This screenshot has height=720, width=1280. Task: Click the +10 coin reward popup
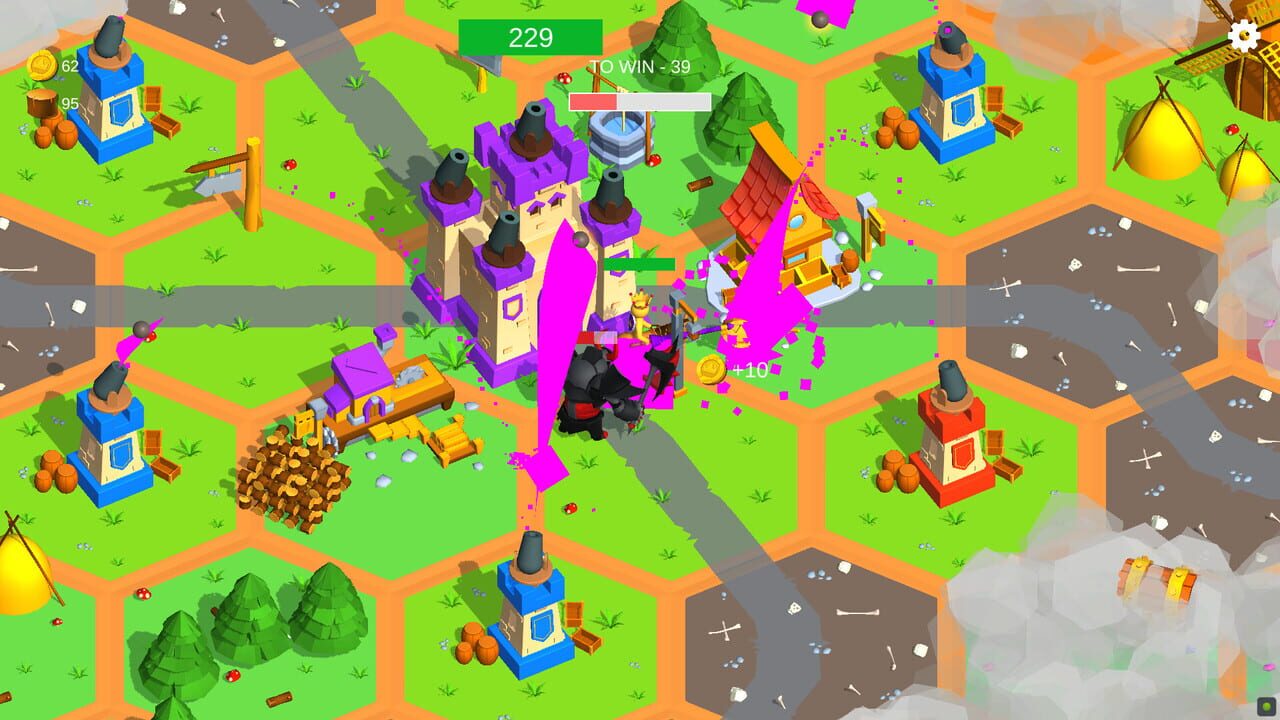pyautogui.click(x=731, y=369)
